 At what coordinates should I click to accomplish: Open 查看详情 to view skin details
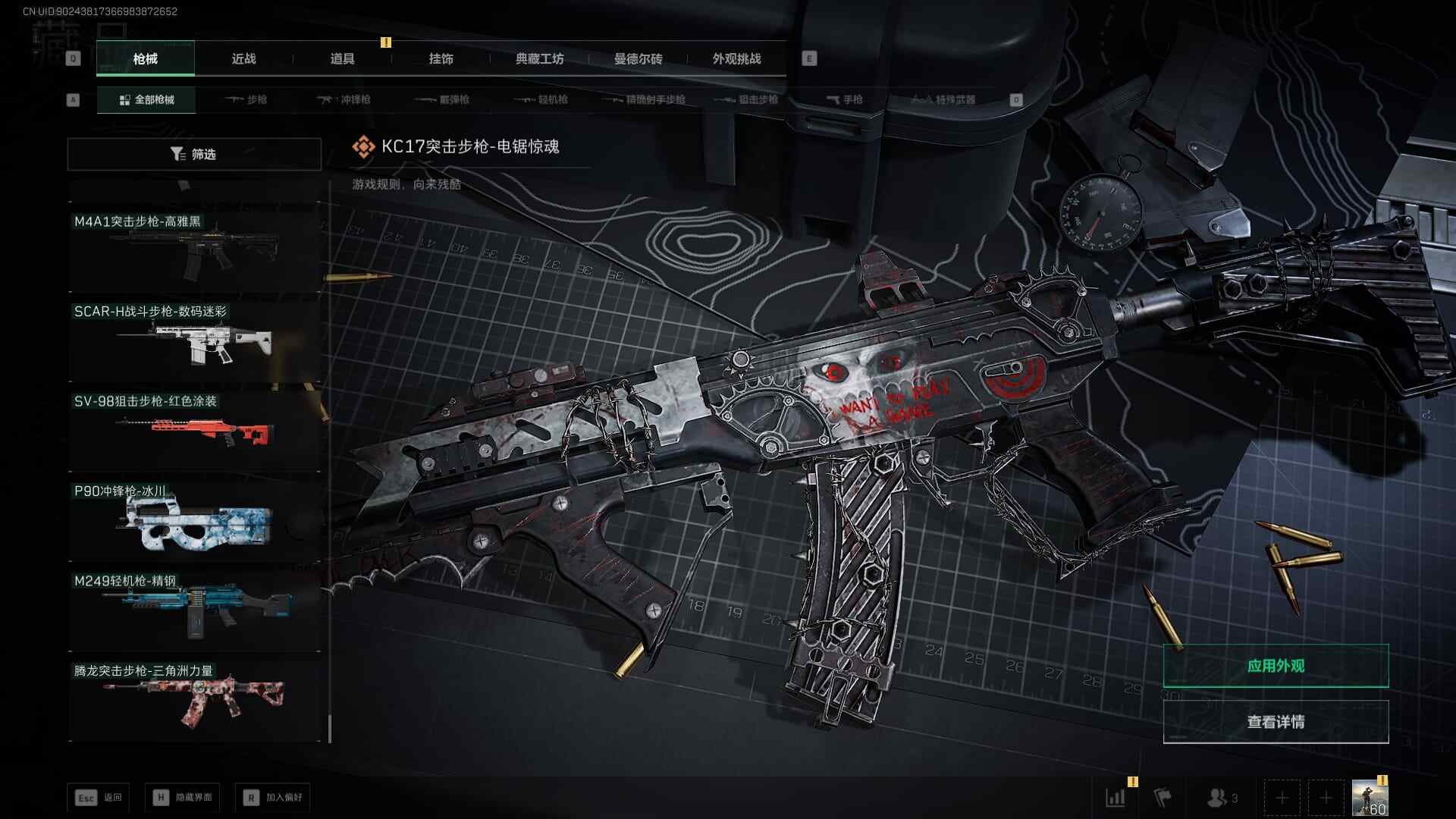pyautogui.click(x=1276, y=722)
